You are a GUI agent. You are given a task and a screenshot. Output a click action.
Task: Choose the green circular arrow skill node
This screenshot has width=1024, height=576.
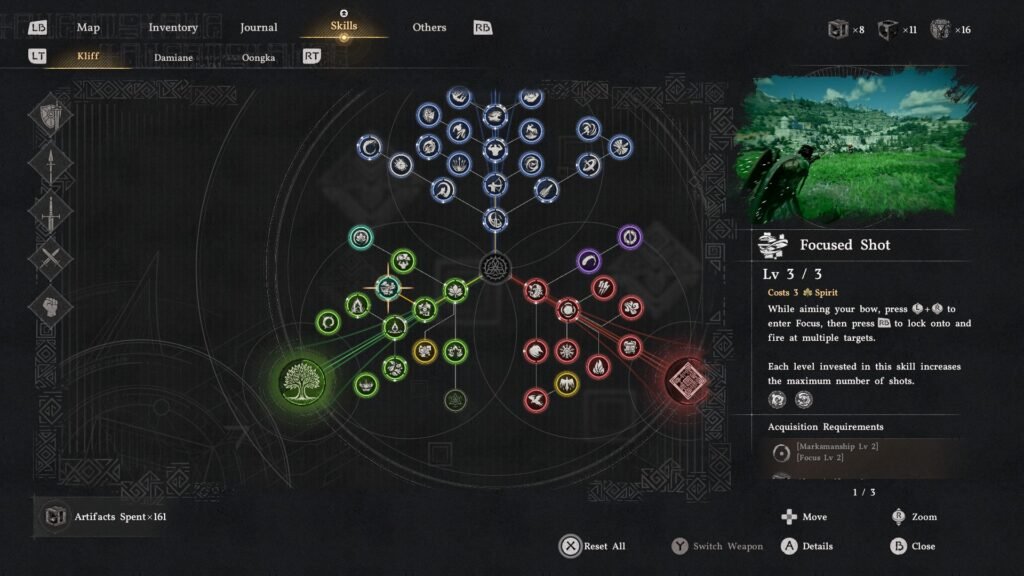click(x=327, y=323)
